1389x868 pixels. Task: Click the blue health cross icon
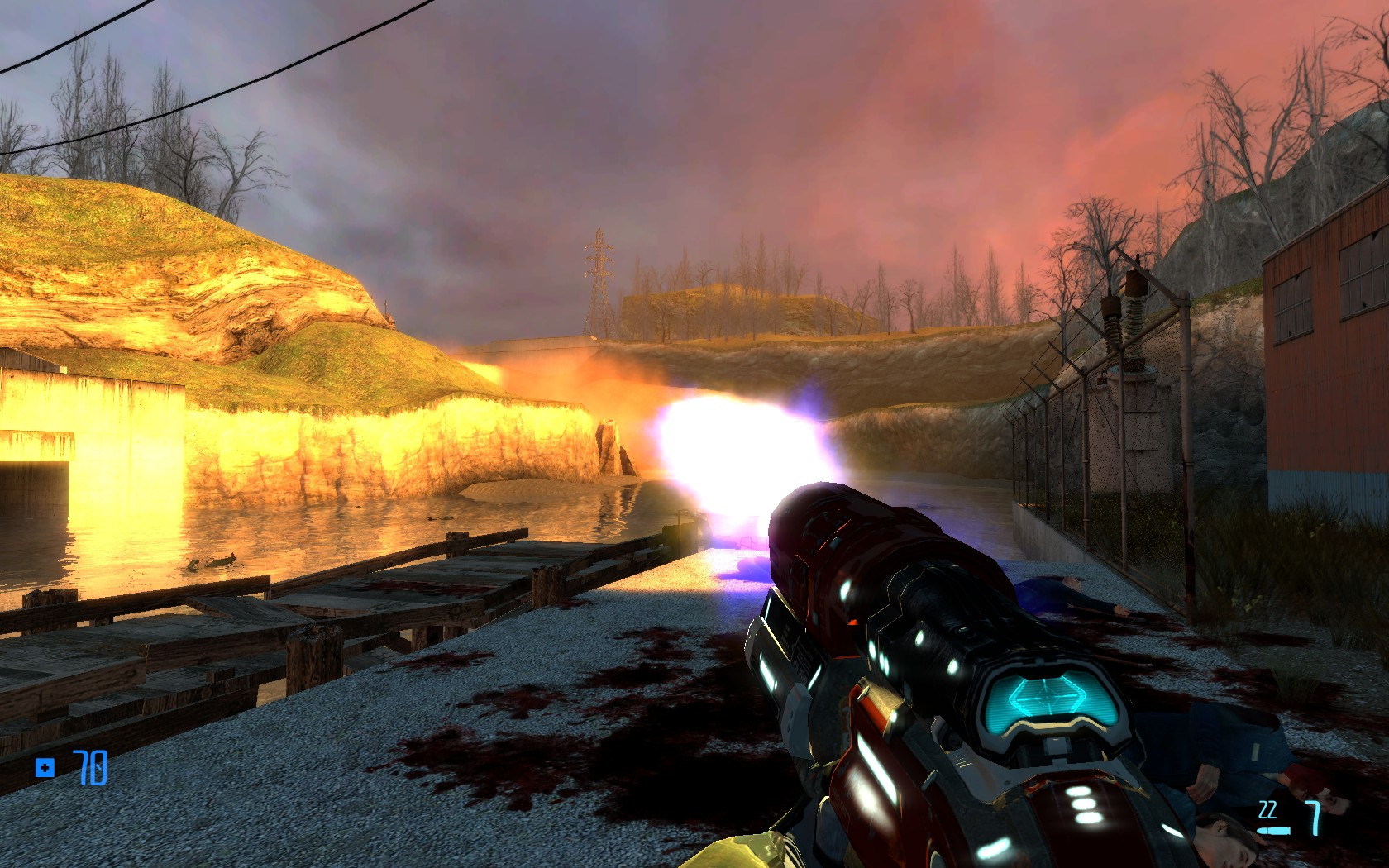[x=45, y=769]
